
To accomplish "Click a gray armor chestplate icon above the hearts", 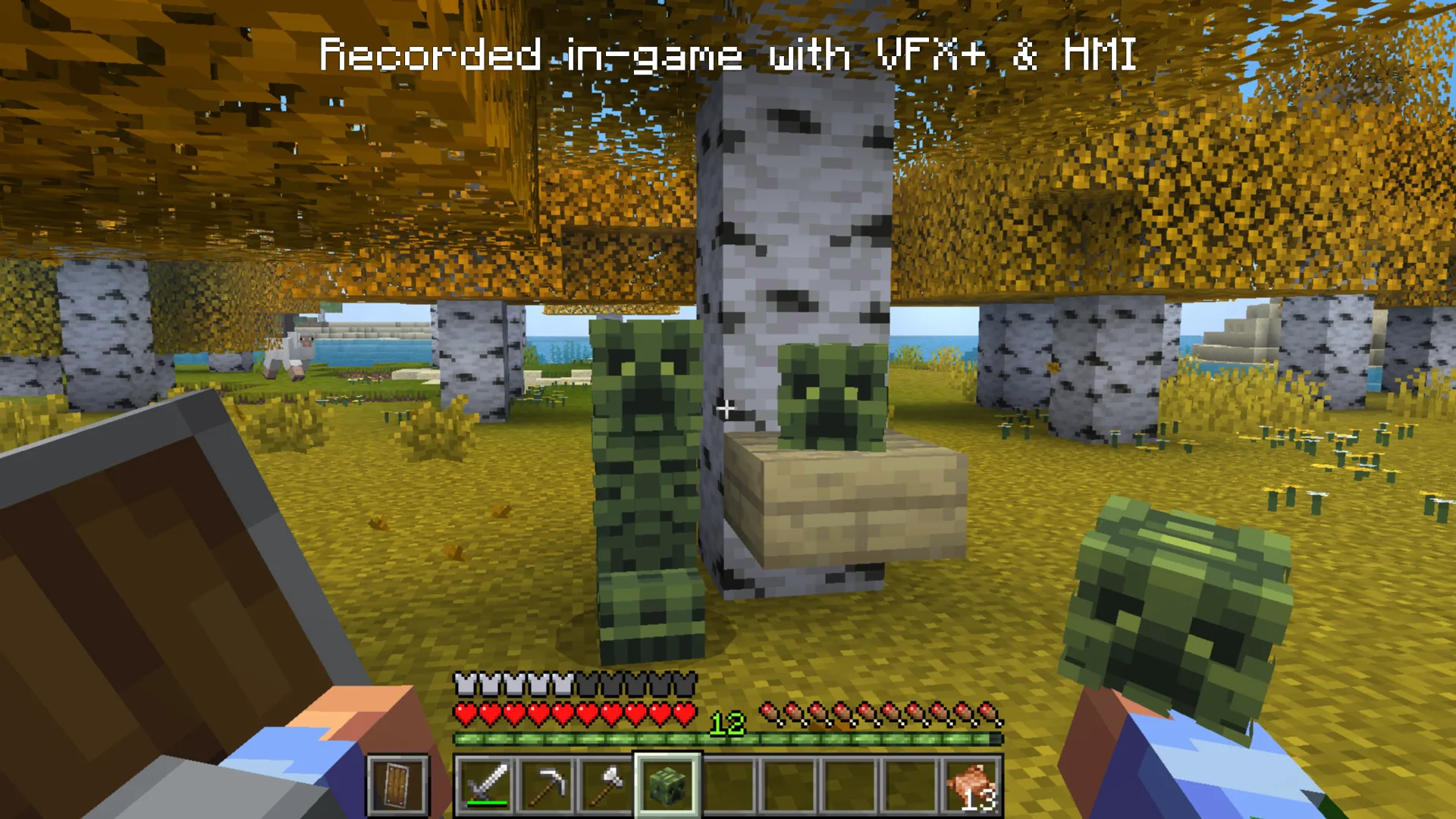I will click(x=463, y=683).
